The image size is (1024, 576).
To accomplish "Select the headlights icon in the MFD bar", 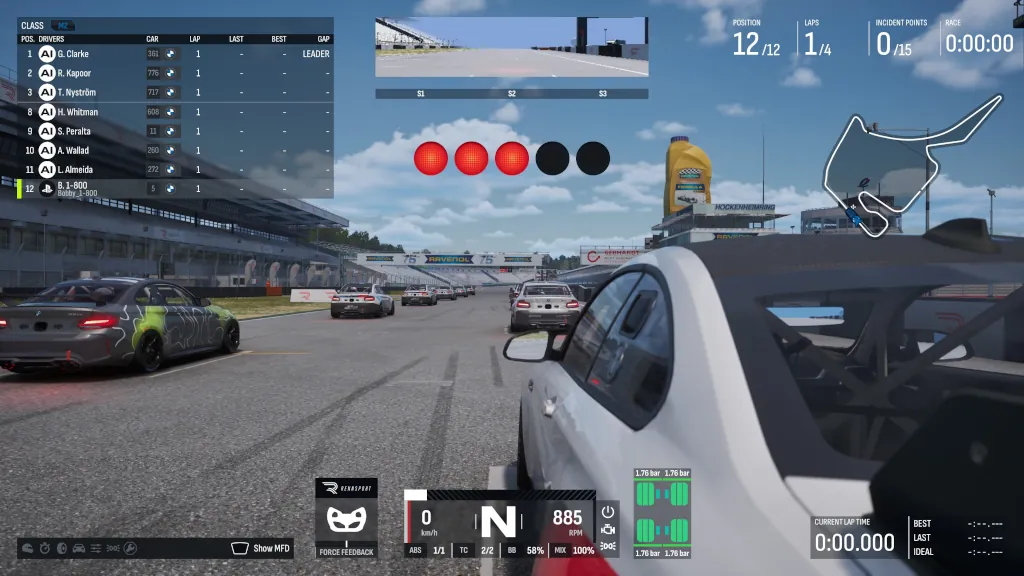I will pyautogui.click(x=112, y=548).
